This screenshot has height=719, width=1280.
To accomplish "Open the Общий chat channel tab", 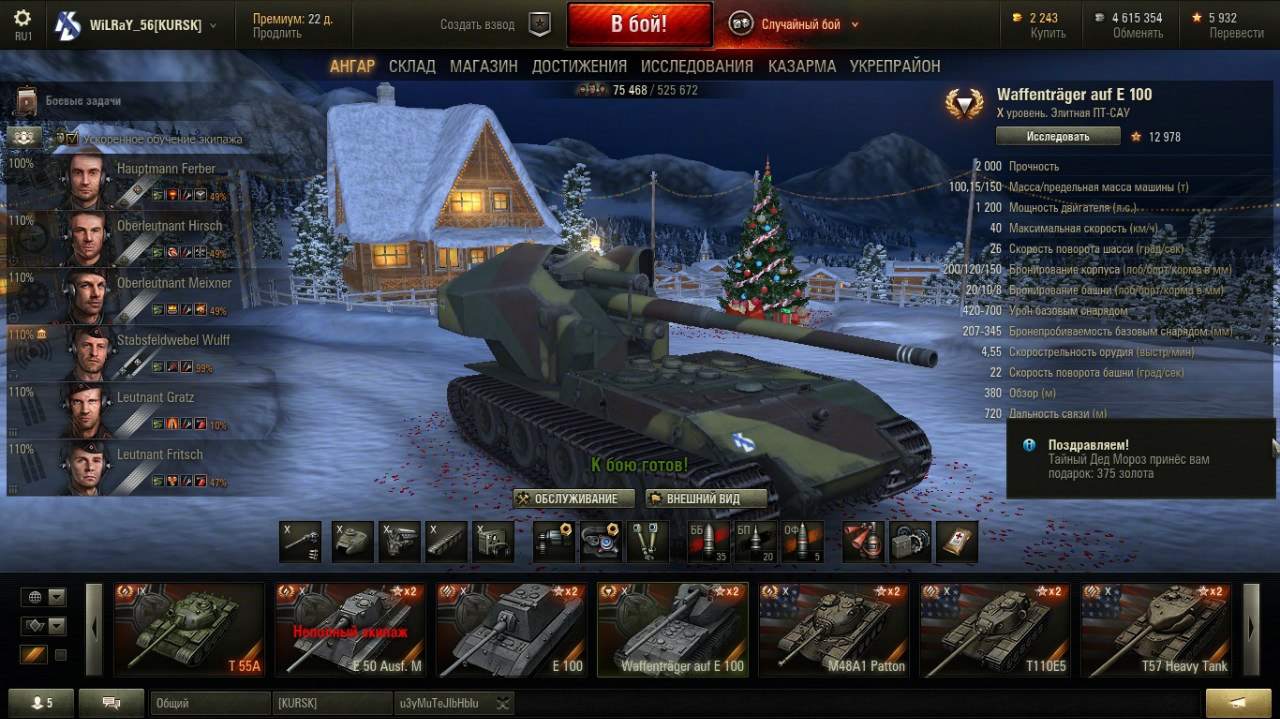I will click(x=210, y=703).
